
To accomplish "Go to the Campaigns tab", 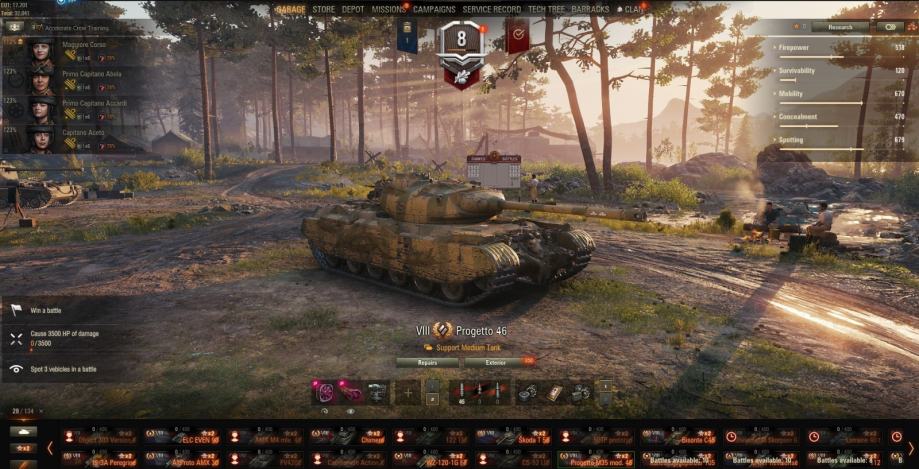I will [434, 9].
